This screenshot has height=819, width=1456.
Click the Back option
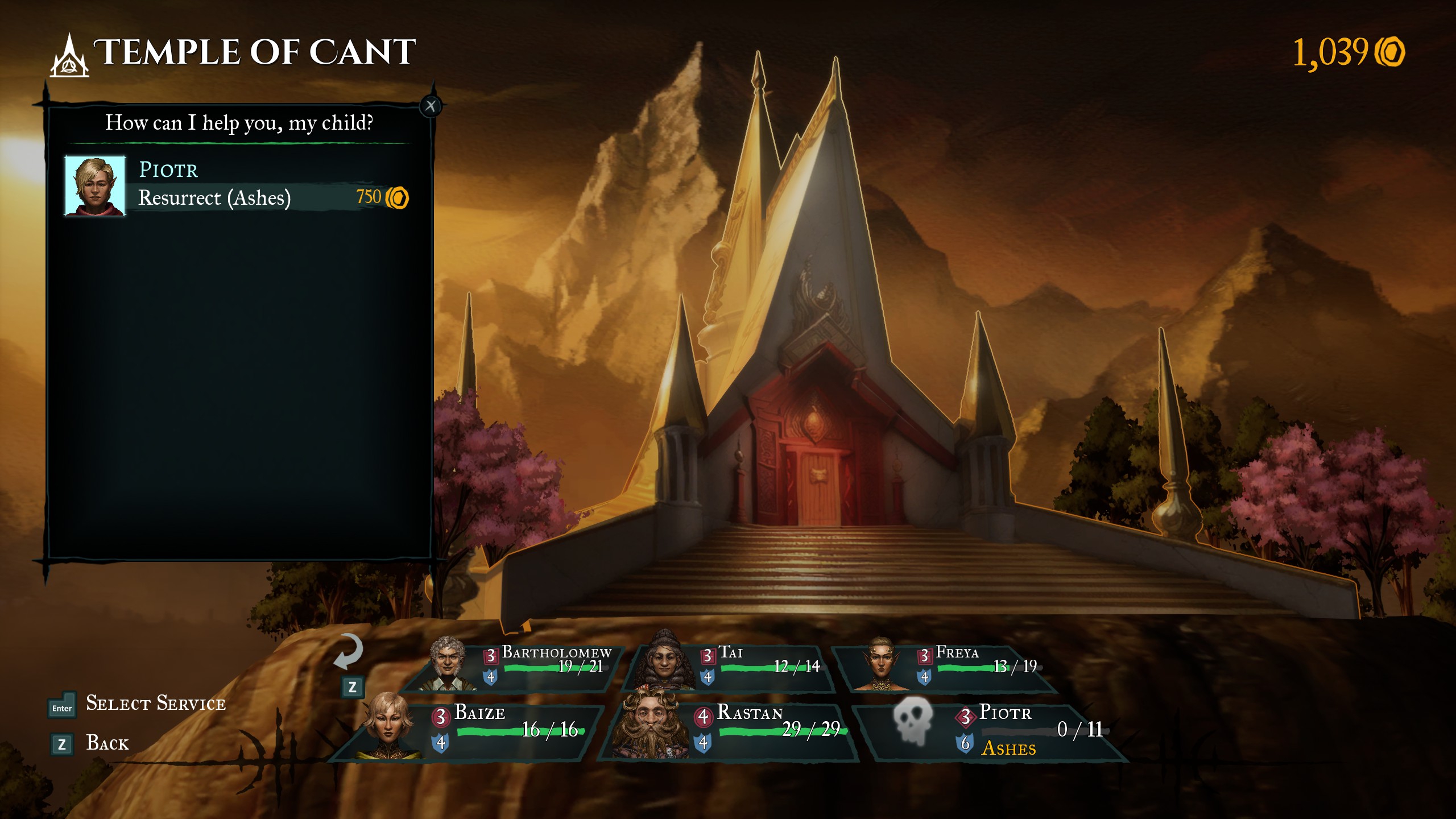pyautogui.click(x=107, y=743)
